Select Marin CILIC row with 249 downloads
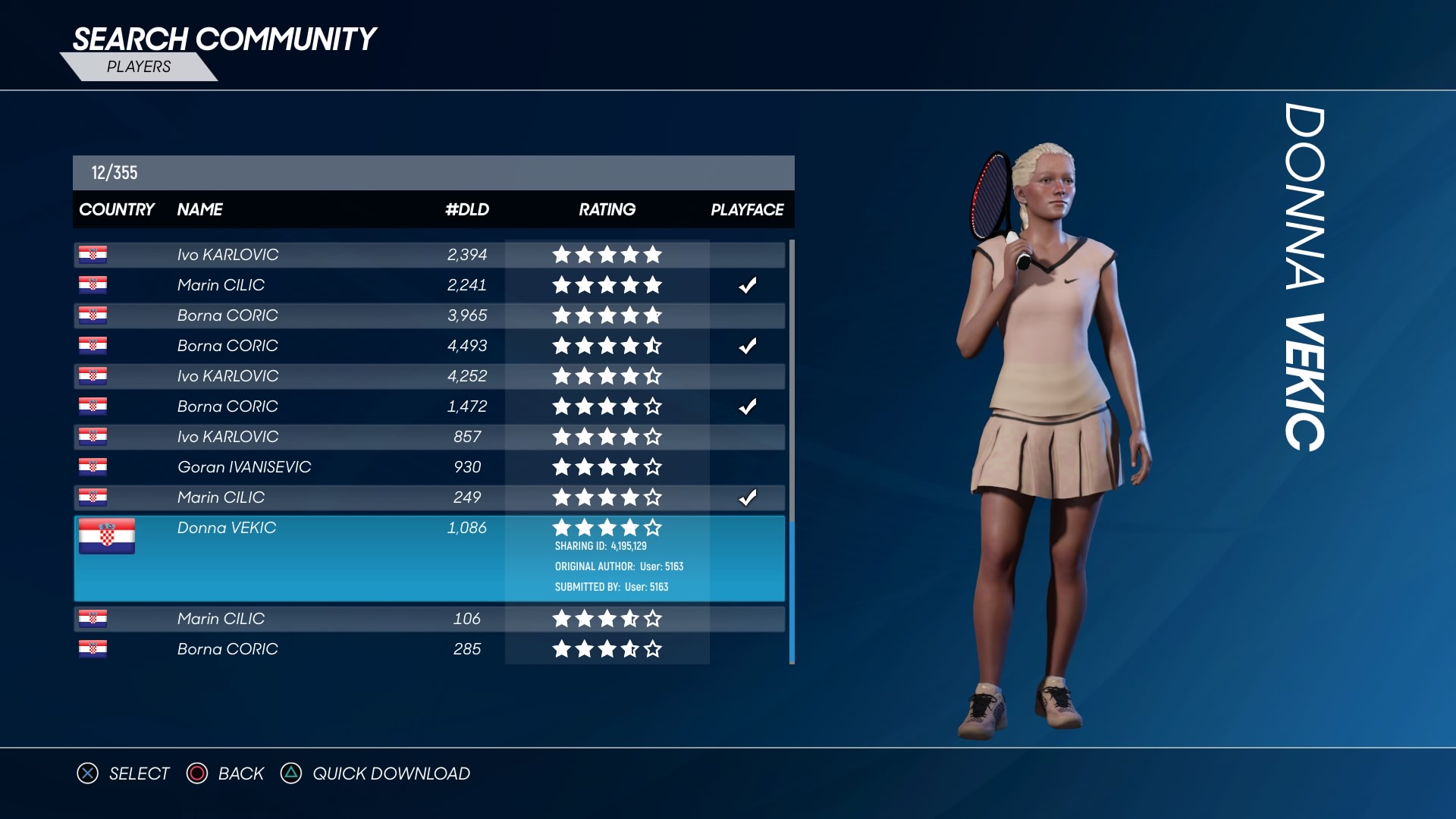This screenshot has height=819, width=1456. [428, 497]
